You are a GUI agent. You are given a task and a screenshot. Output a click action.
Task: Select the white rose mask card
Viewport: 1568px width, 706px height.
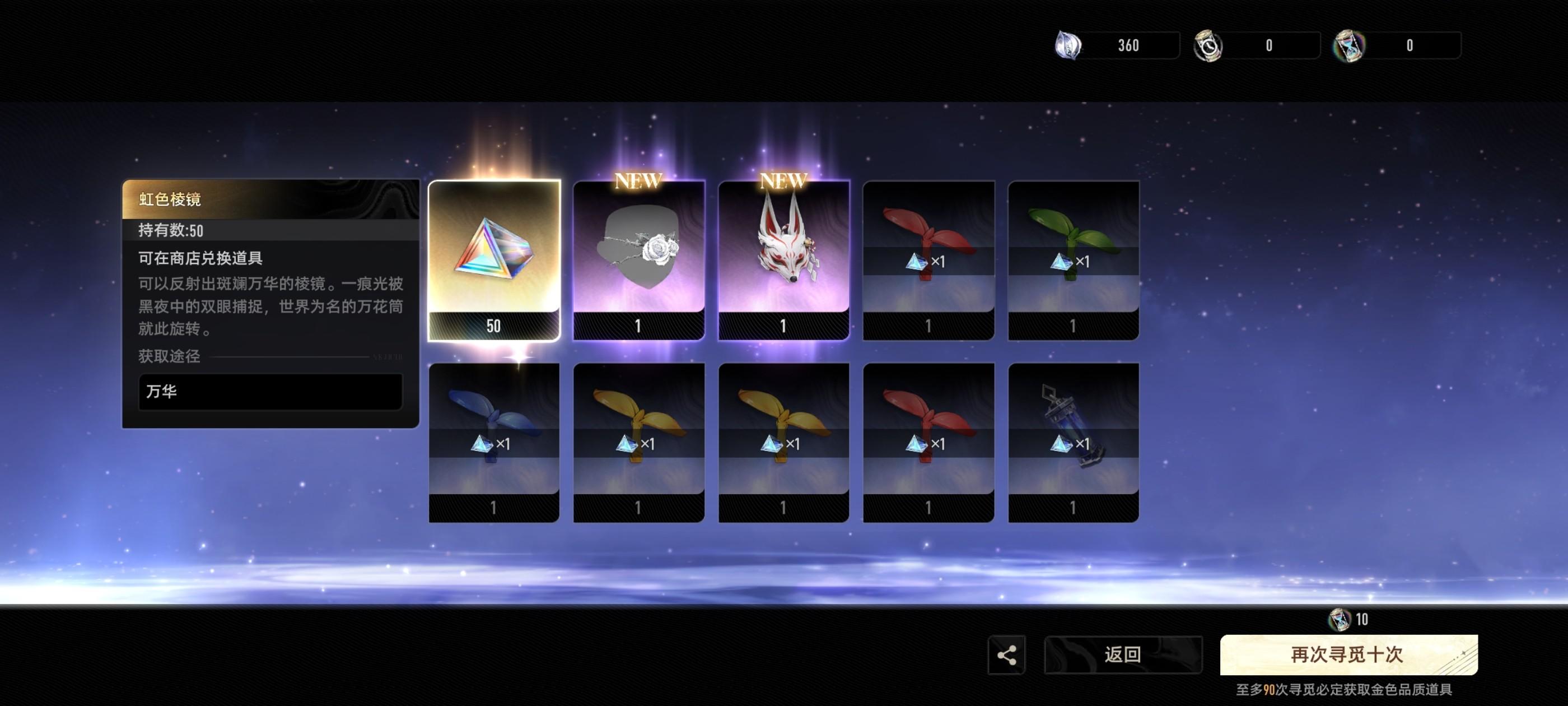638,260
